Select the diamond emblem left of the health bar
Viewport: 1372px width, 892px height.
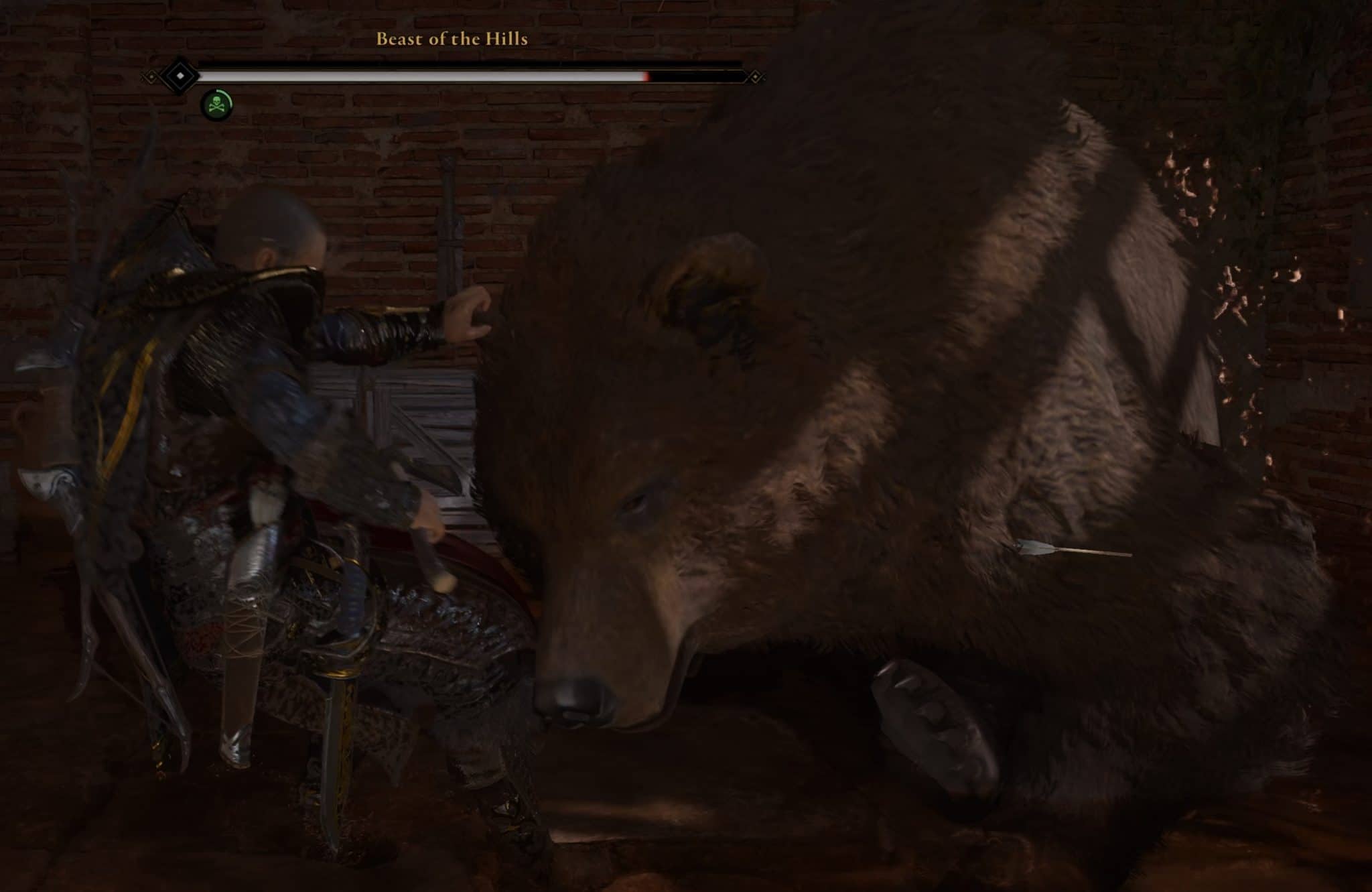coord(181,76)
